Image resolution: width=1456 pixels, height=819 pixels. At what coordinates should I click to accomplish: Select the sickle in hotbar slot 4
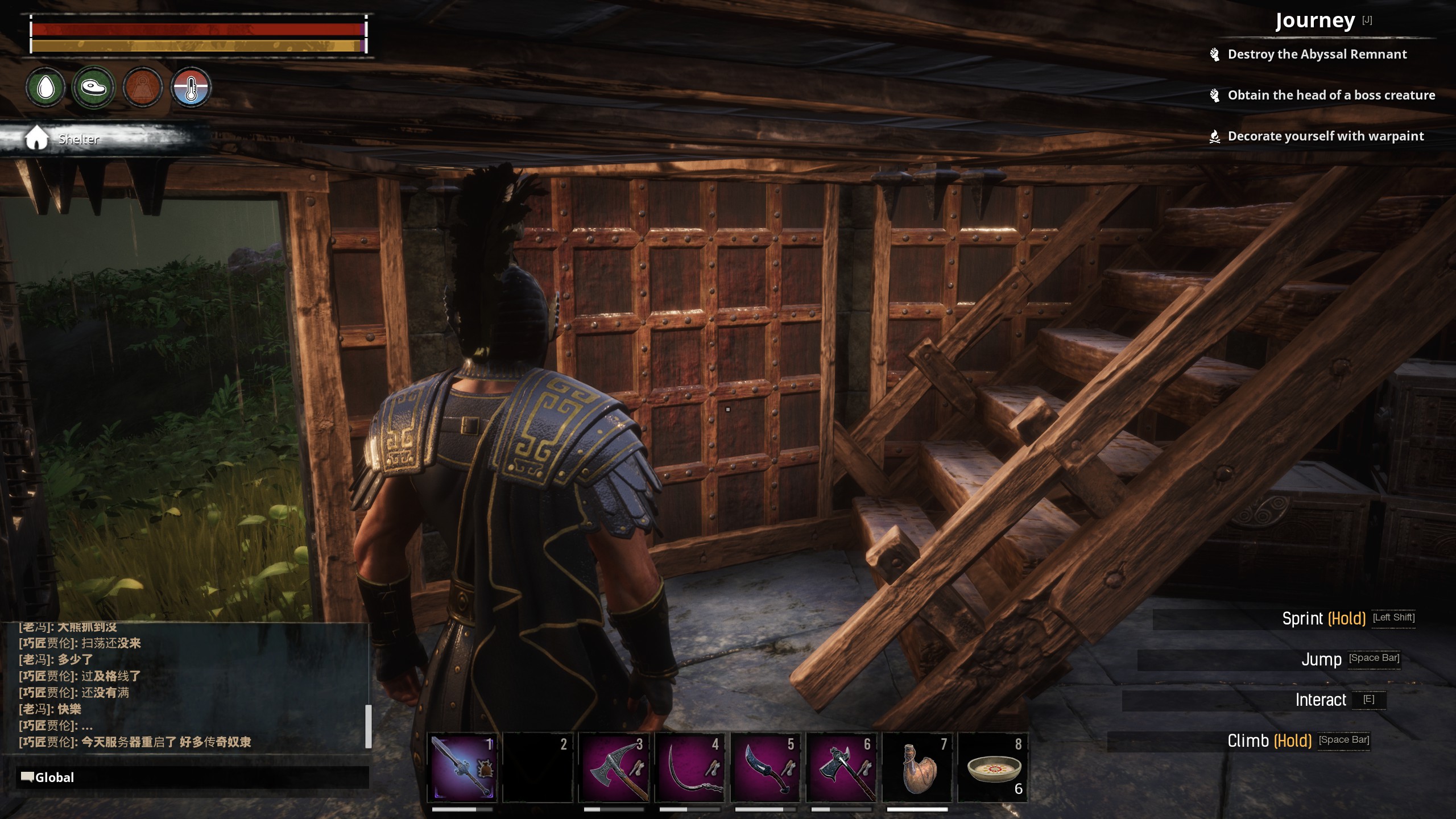[x=689, y=767]
